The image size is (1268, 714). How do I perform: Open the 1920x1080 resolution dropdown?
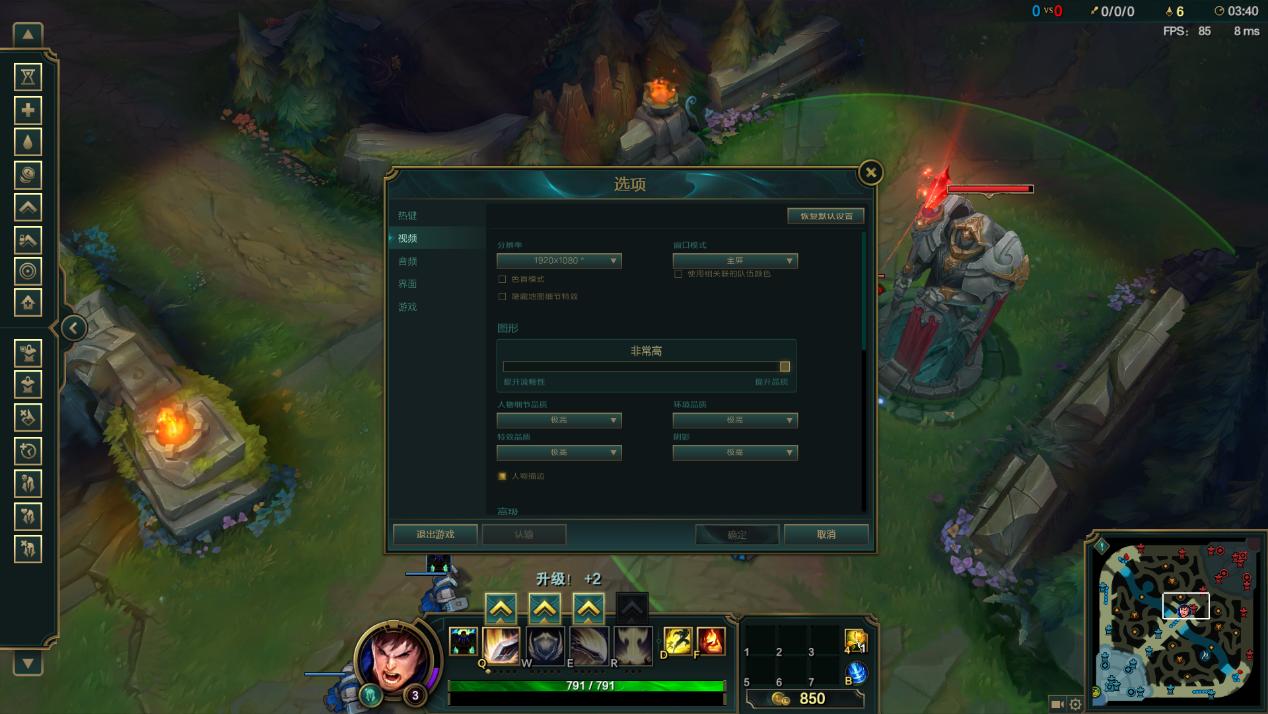coord(559,261)
